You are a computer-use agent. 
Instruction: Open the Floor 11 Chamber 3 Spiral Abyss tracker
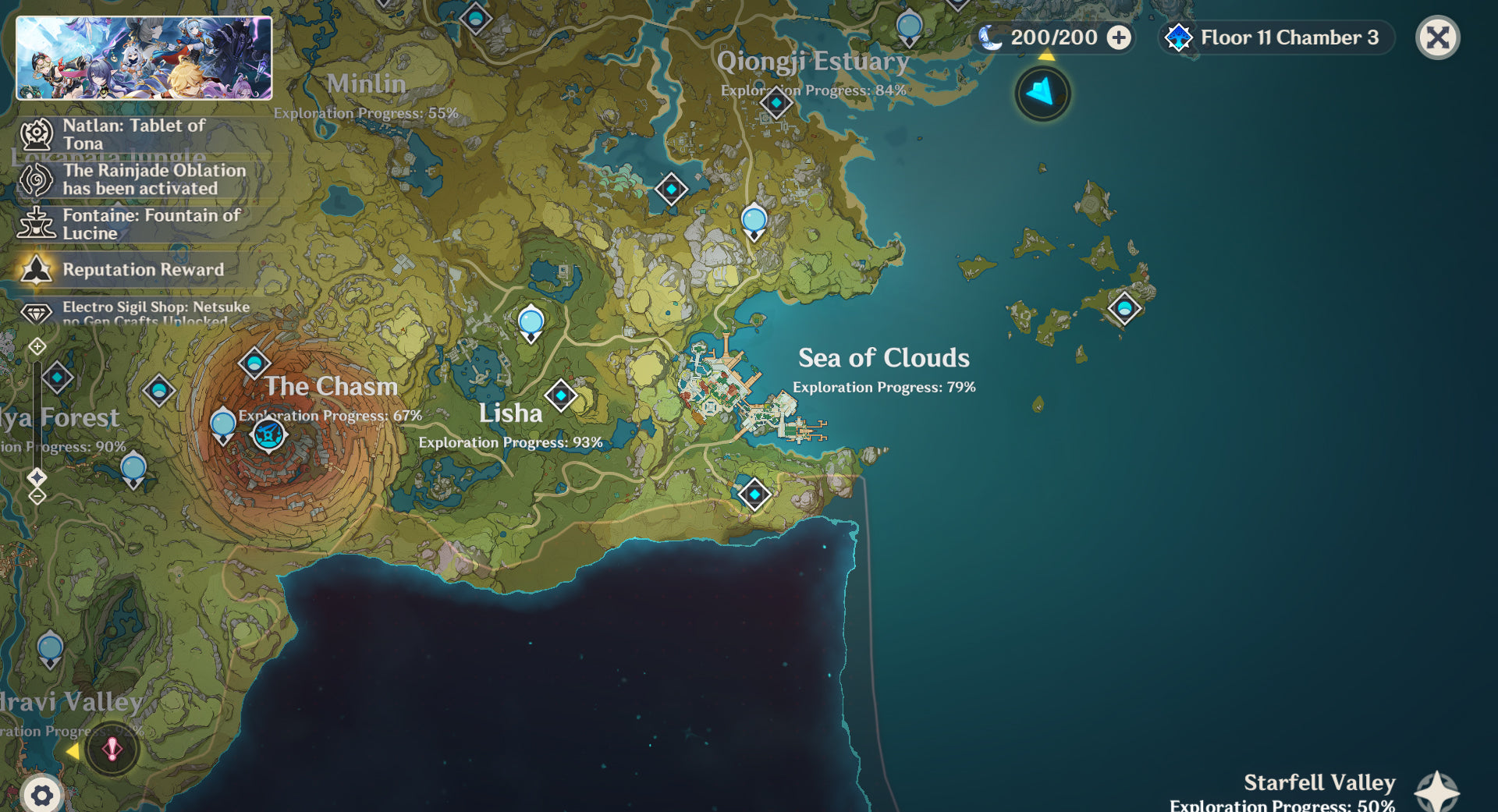[1277, 37]
